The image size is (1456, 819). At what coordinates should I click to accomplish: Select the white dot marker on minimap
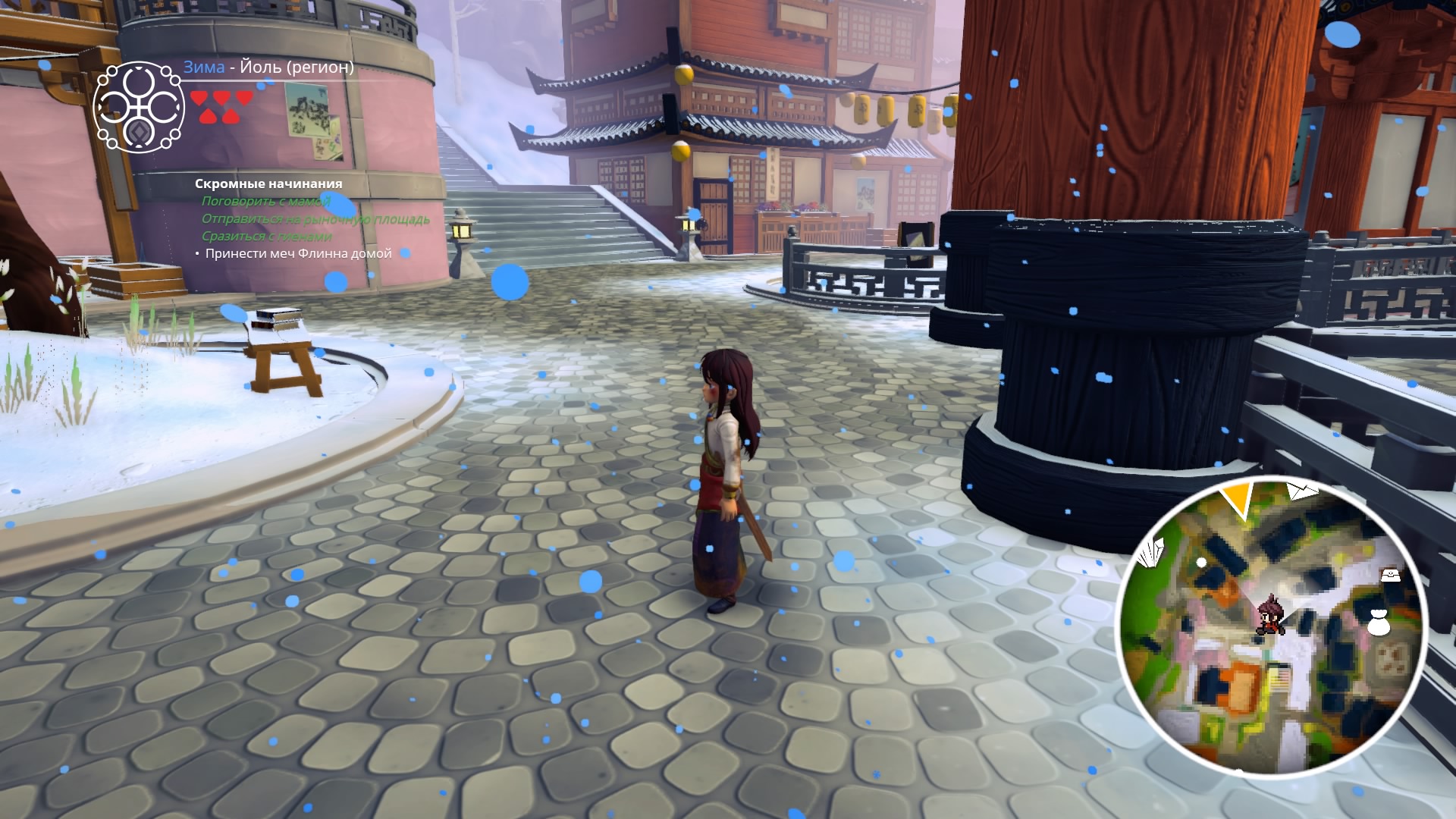(x=1201, y=562)
